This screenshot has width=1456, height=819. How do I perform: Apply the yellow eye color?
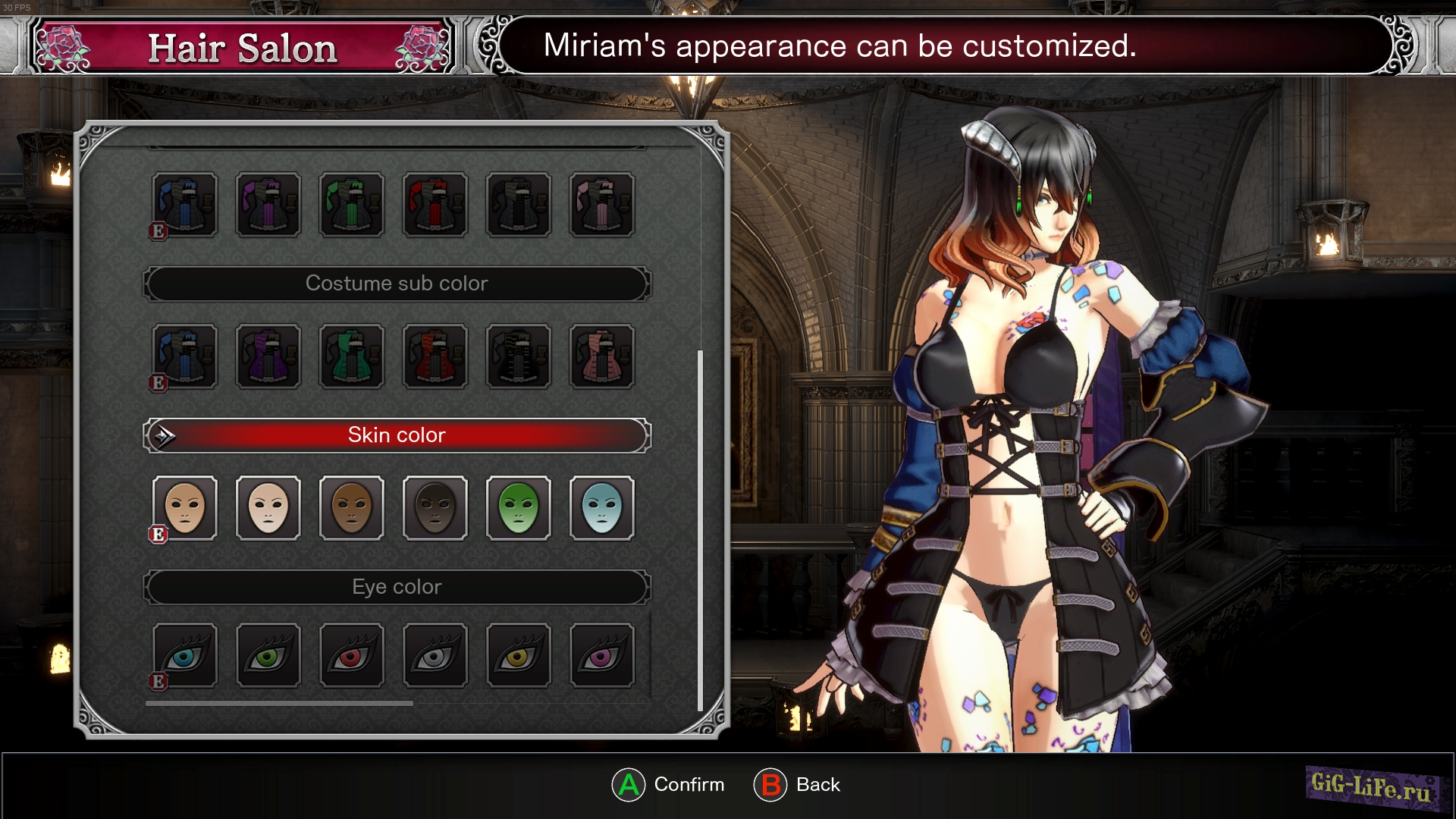tap(519, 656)
